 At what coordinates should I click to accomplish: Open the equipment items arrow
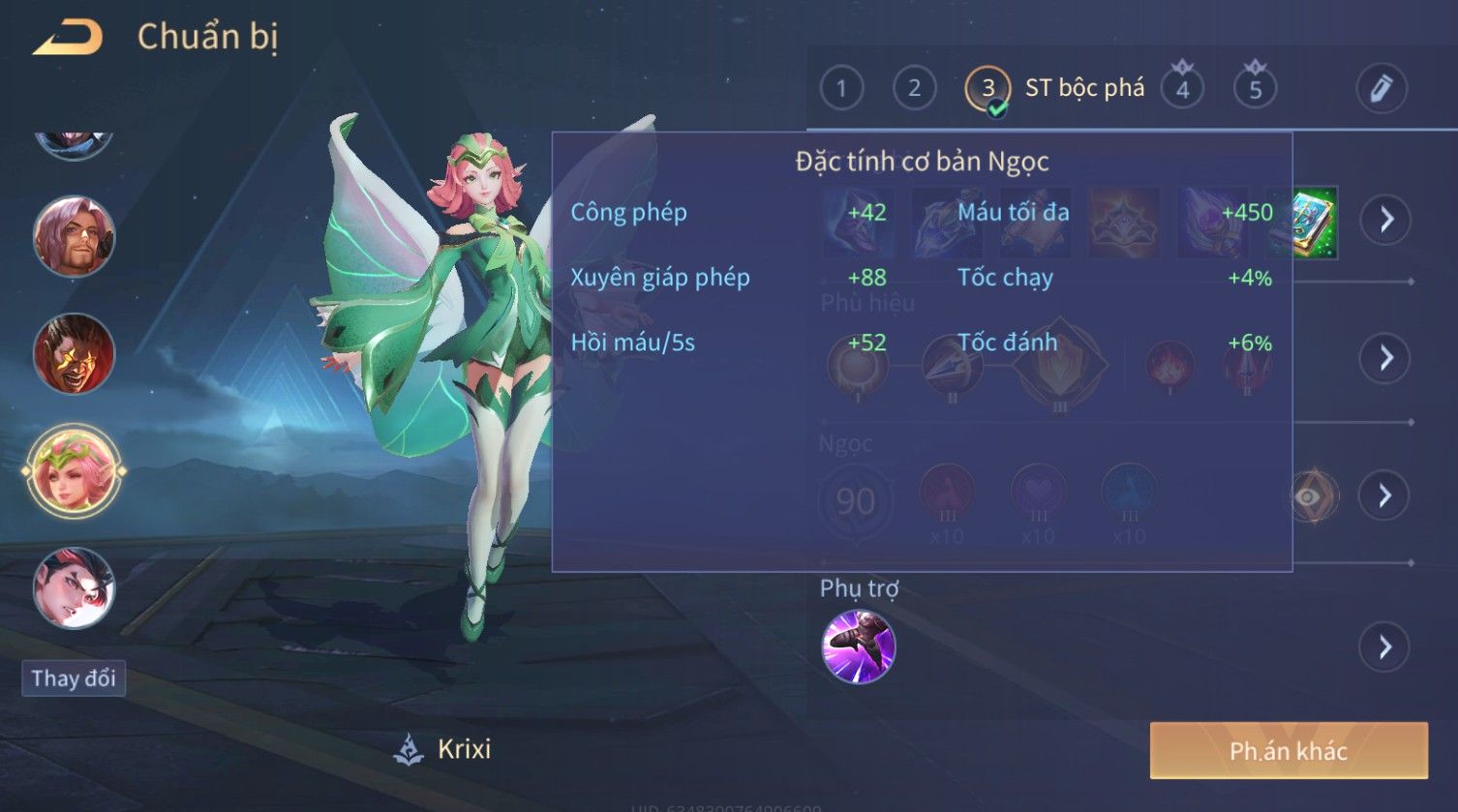click(x=1385, y=221)
